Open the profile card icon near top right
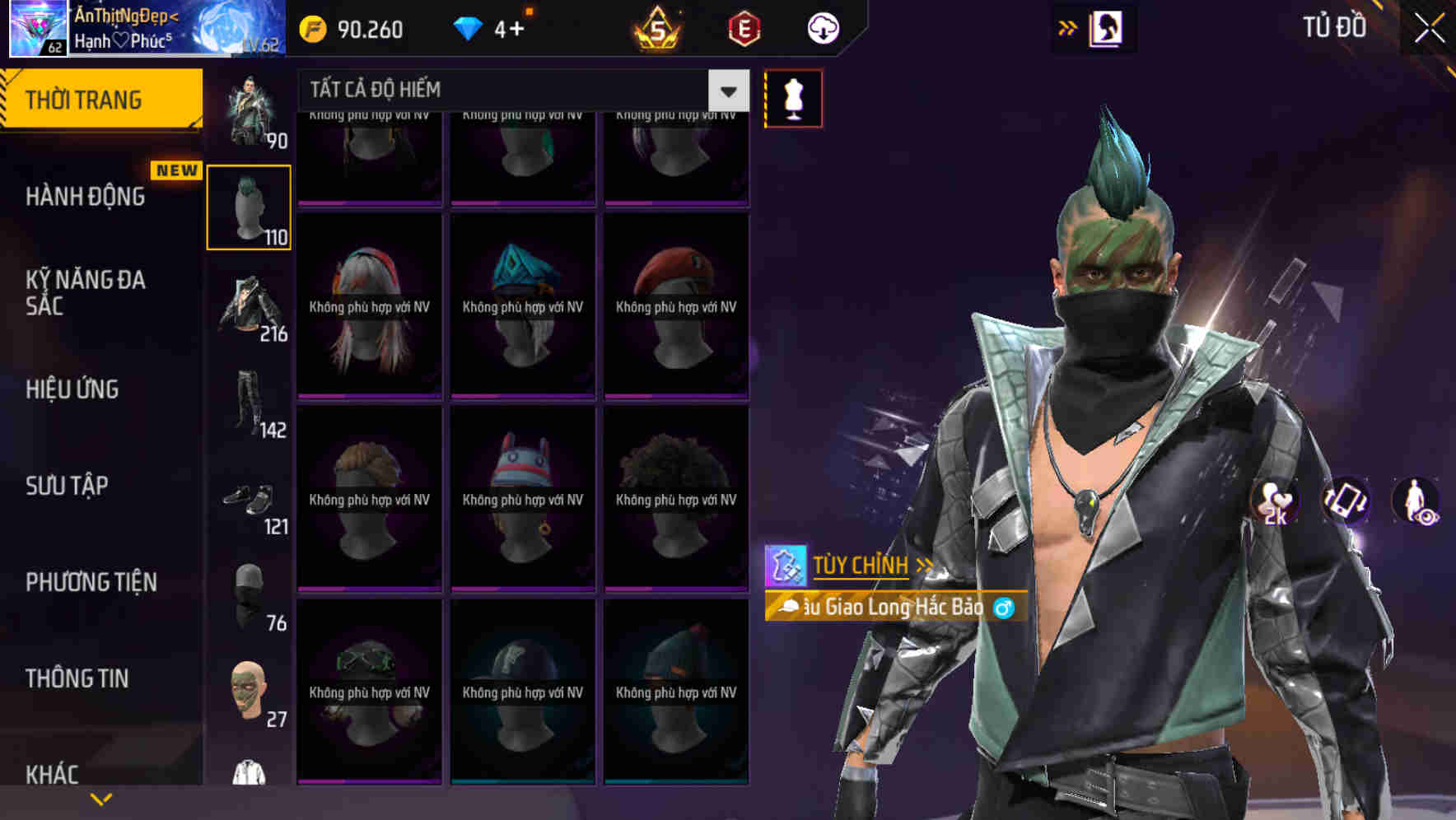 (x=1107, y=27)
